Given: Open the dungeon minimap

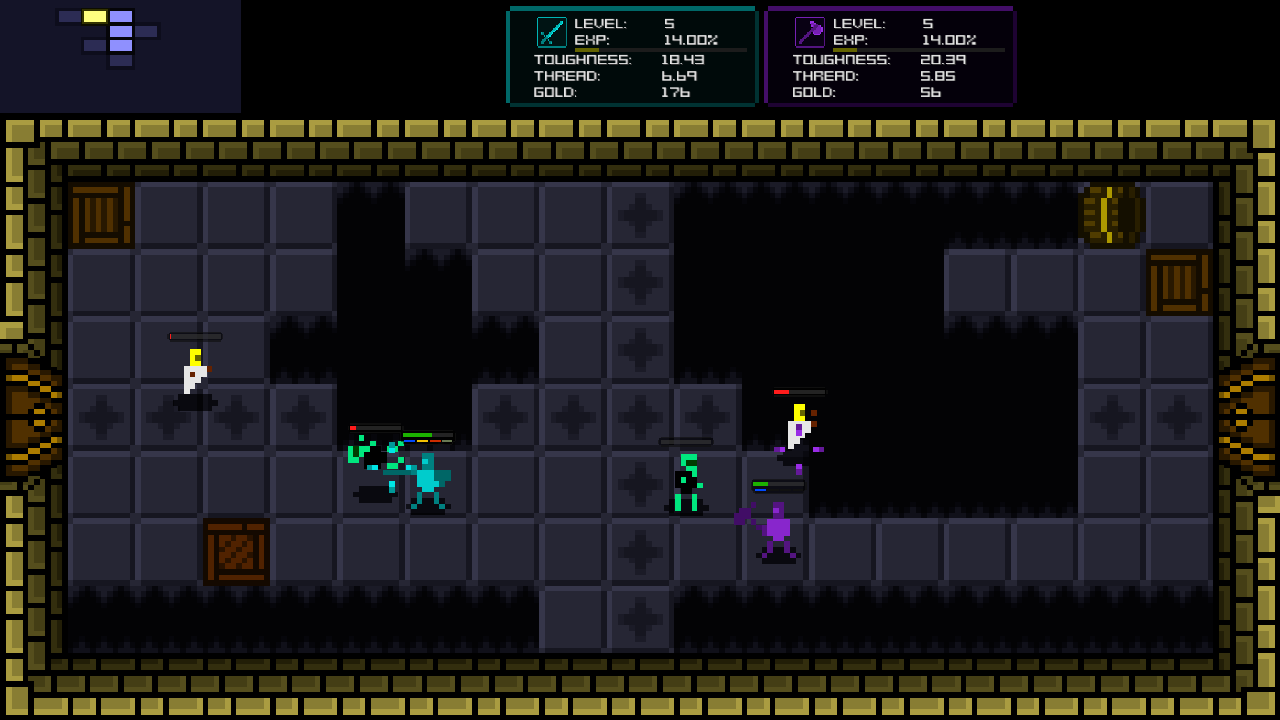Looking at the screenshot, I should [x=108, y=37].
